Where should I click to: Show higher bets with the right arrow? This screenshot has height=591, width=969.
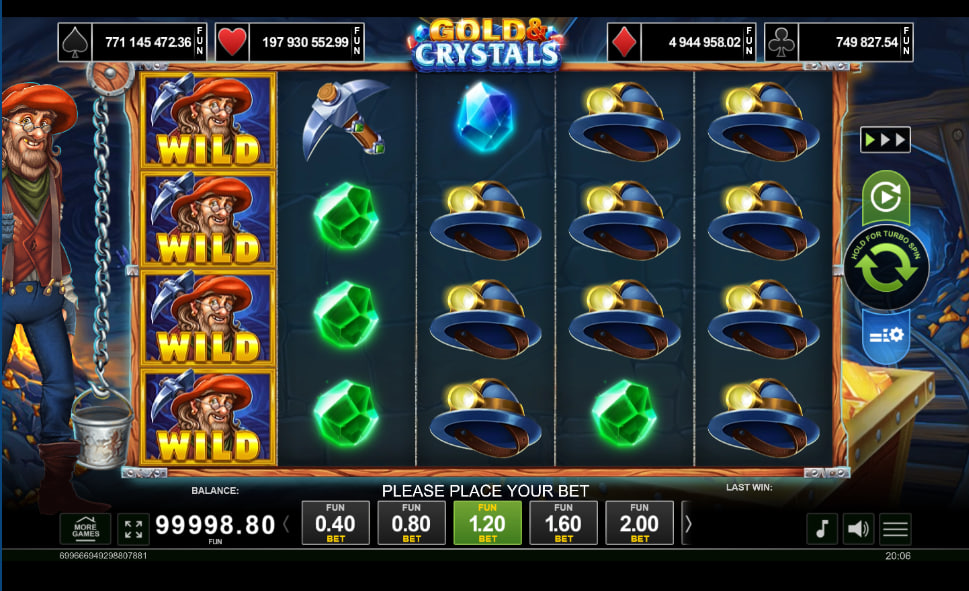click(688, 523)
